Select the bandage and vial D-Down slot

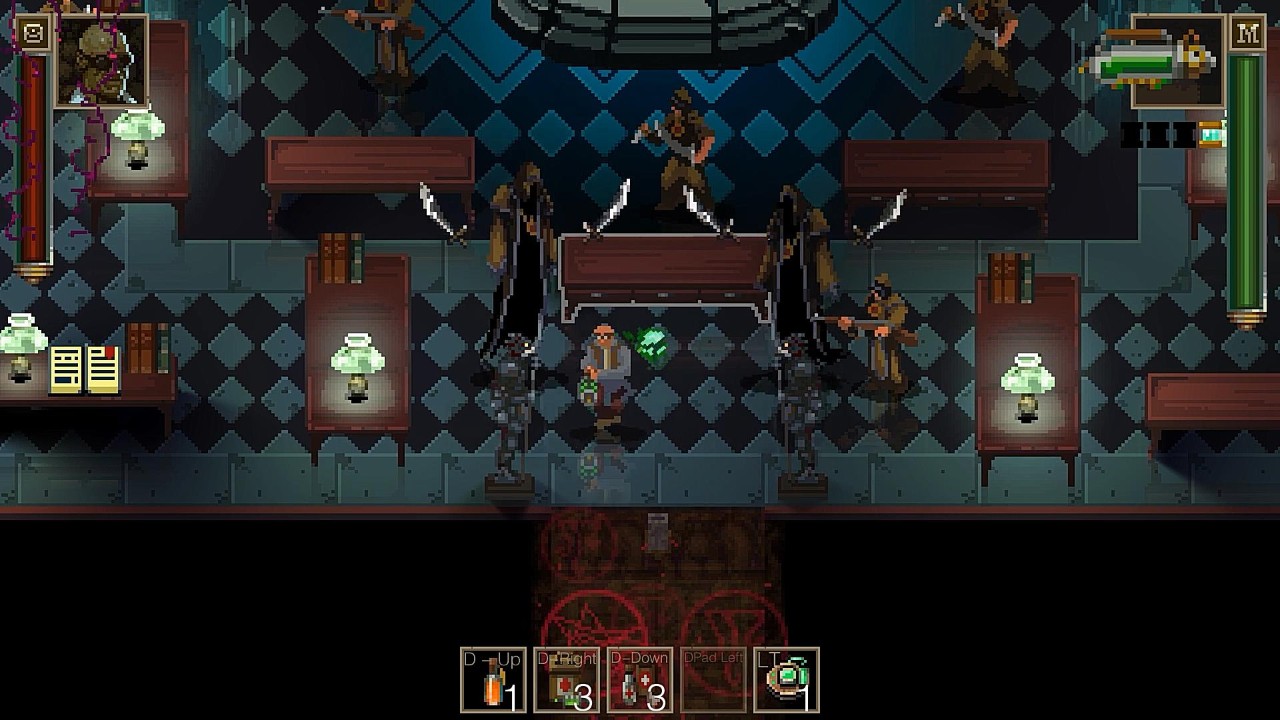[640, 680]
